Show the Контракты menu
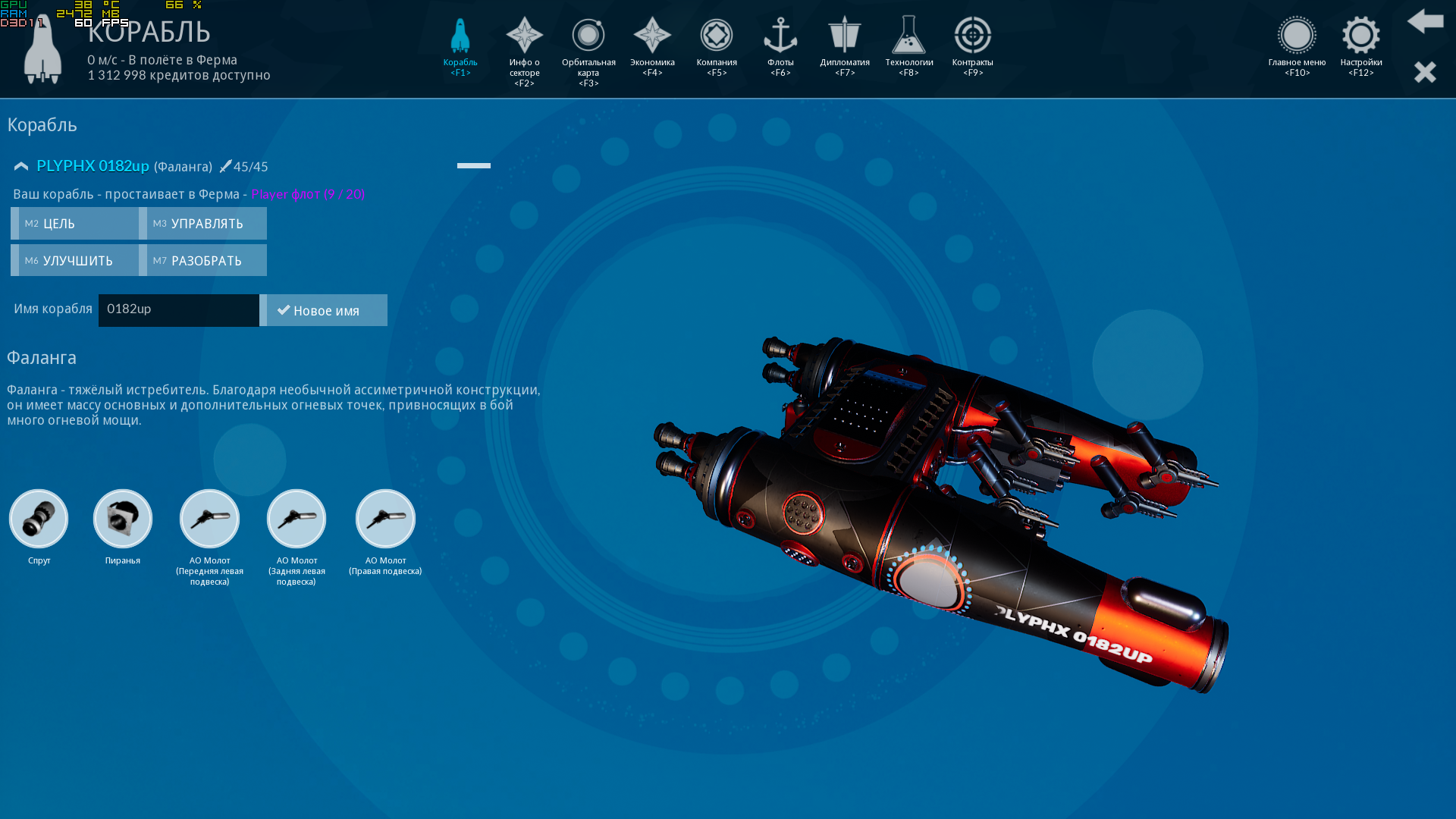1456x819 pixels. coord(972,45)
